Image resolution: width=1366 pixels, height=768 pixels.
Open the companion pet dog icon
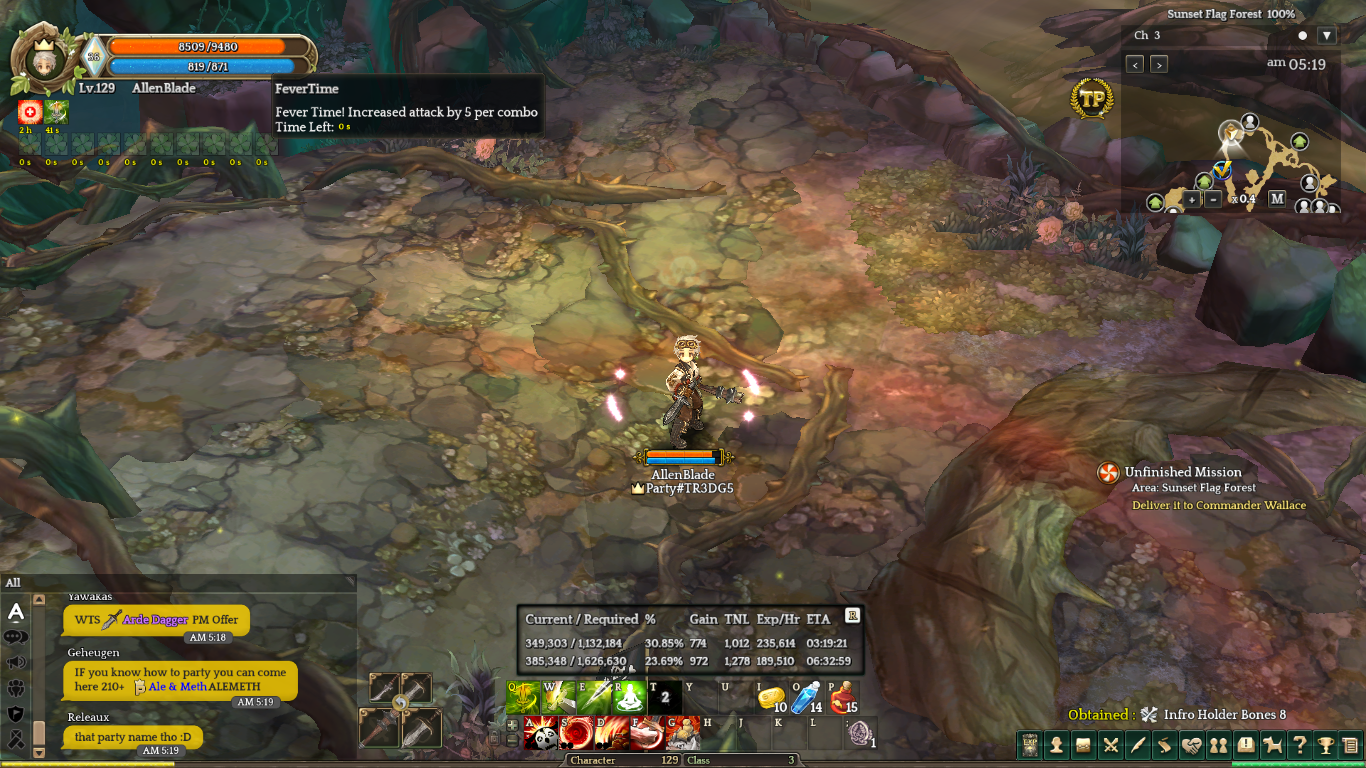pos(1272,745)
